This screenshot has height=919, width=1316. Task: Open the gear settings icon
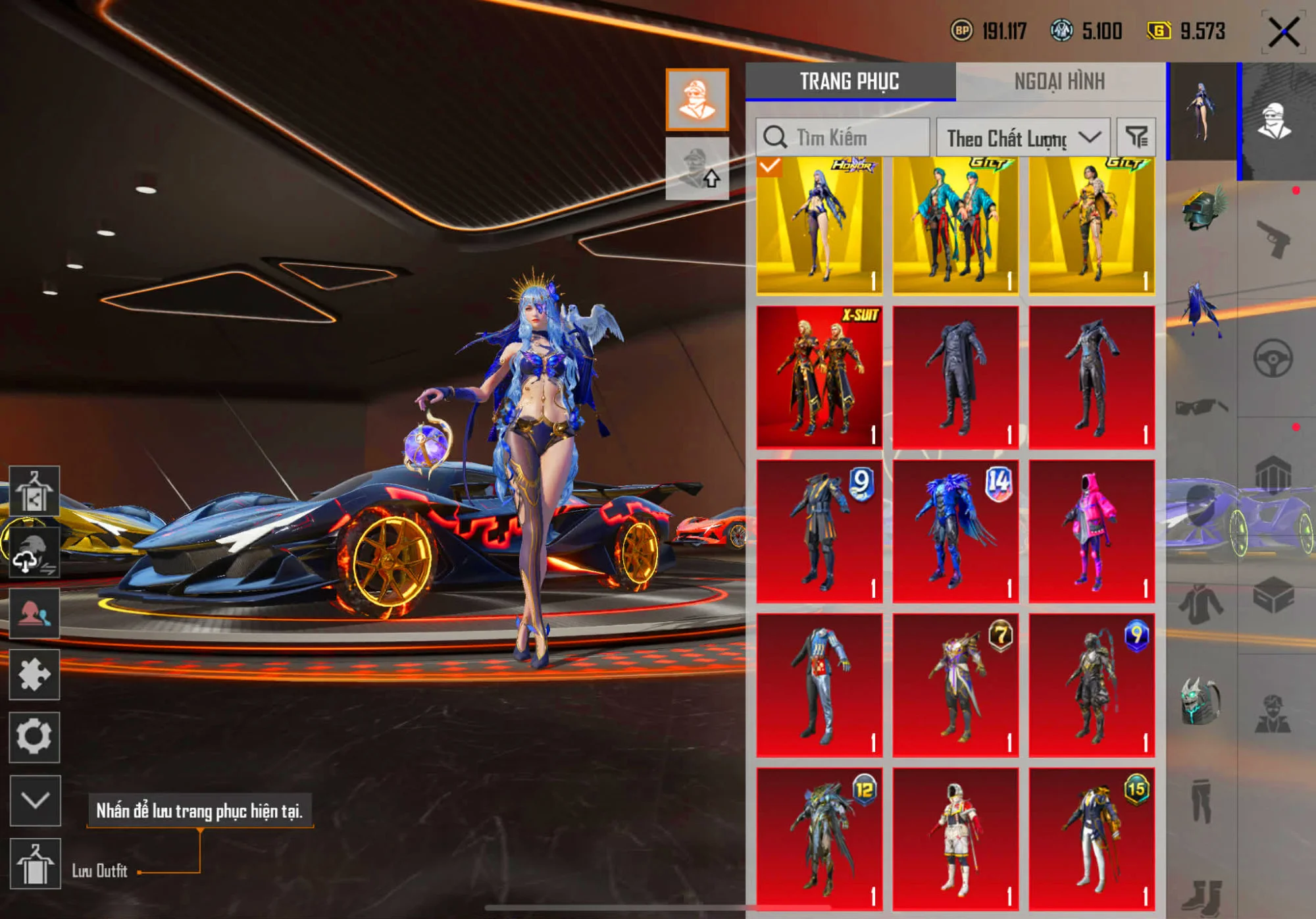tap(34, 737)
